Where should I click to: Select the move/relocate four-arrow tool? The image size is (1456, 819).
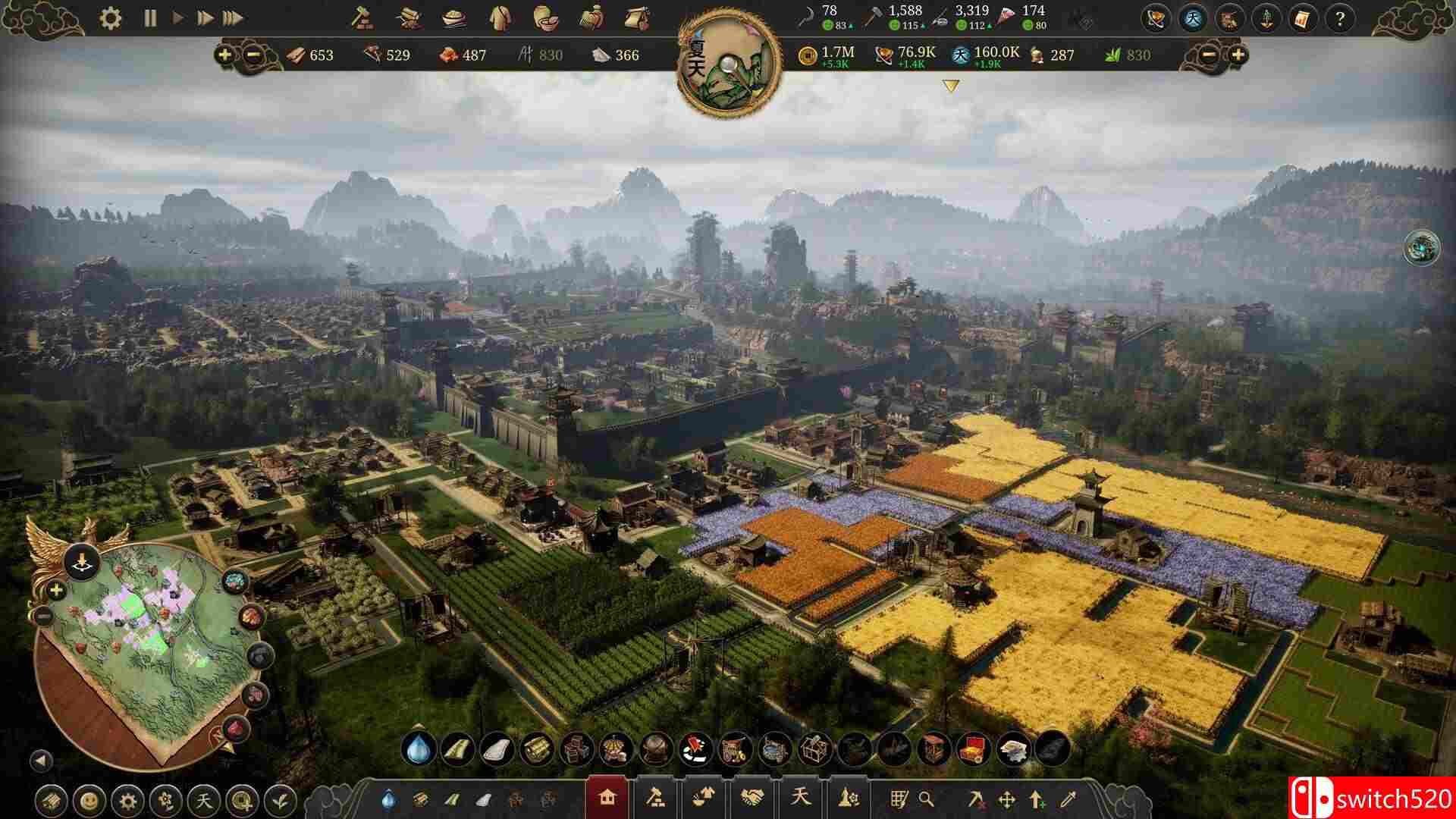1007,799
